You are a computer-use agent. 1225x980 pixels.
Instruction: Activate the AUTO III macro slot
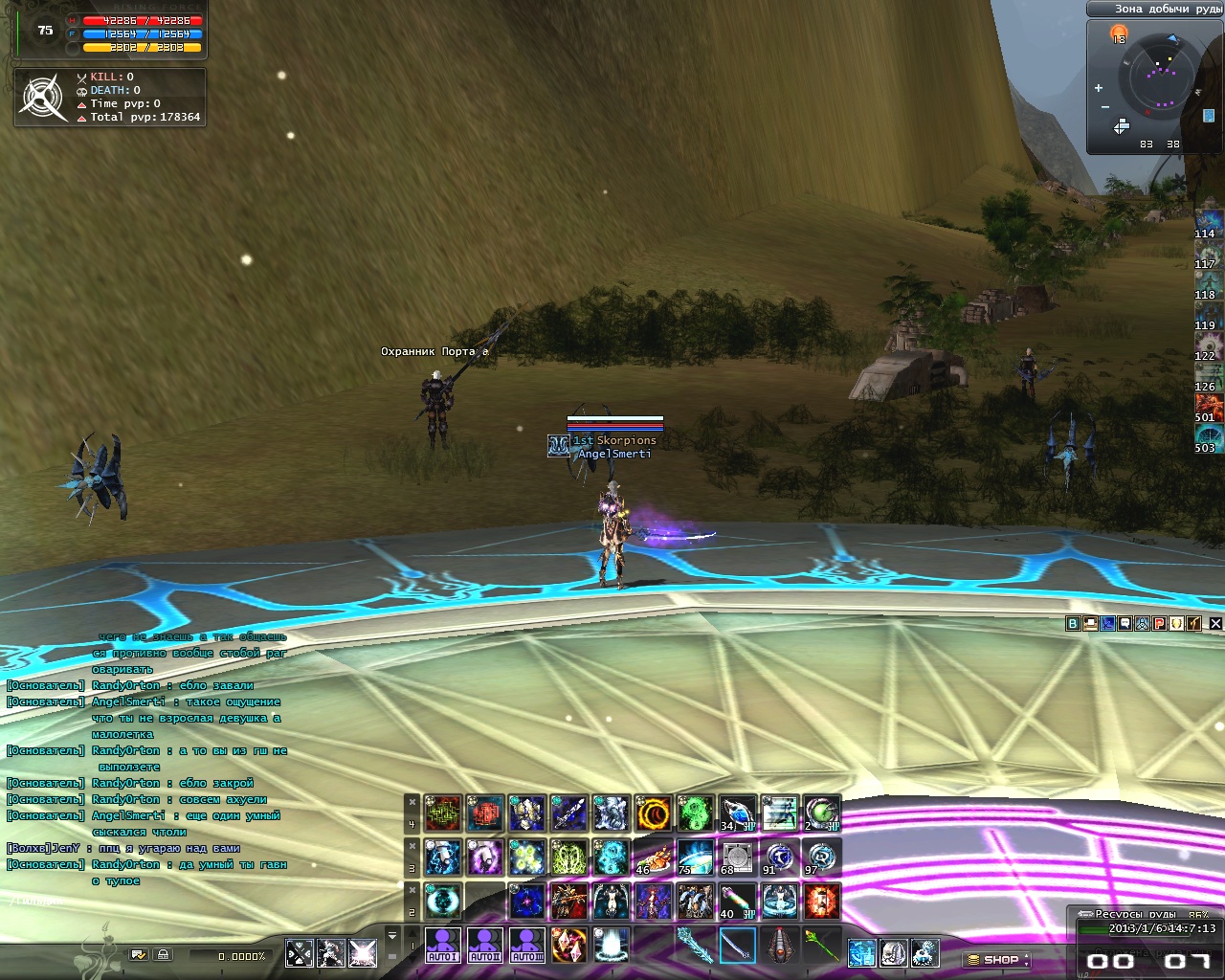[x=526, y=945]
